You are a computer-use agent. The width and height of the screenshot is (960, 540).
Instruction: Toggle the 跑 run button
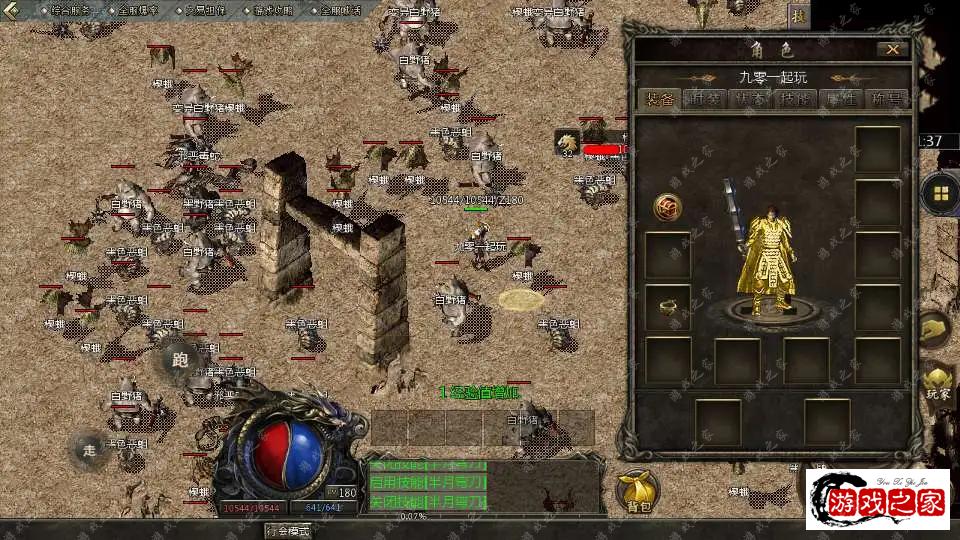[x=180, y=360]
